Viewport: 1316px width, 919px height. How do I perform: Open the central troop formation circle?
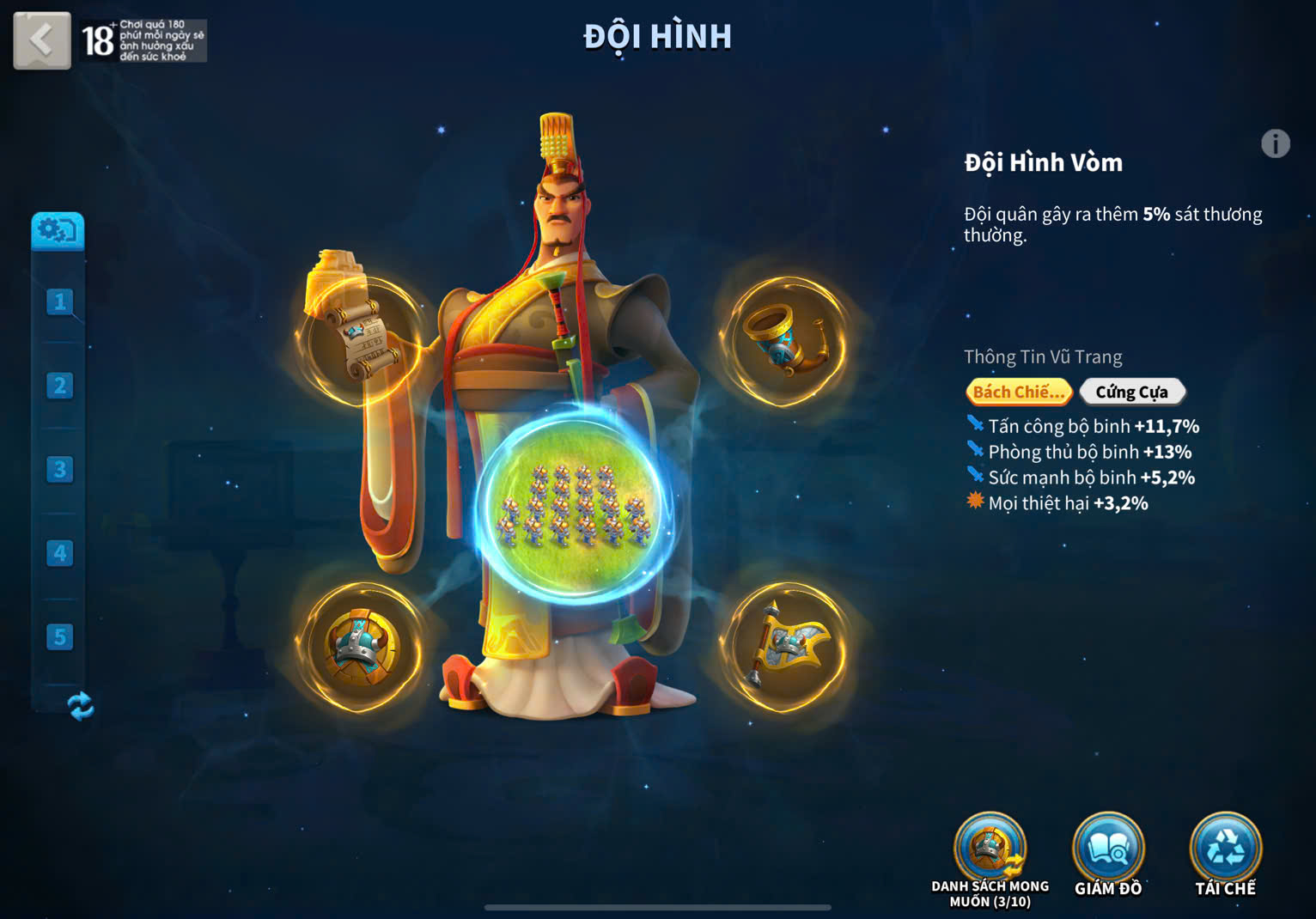click(x=574, y=505)
